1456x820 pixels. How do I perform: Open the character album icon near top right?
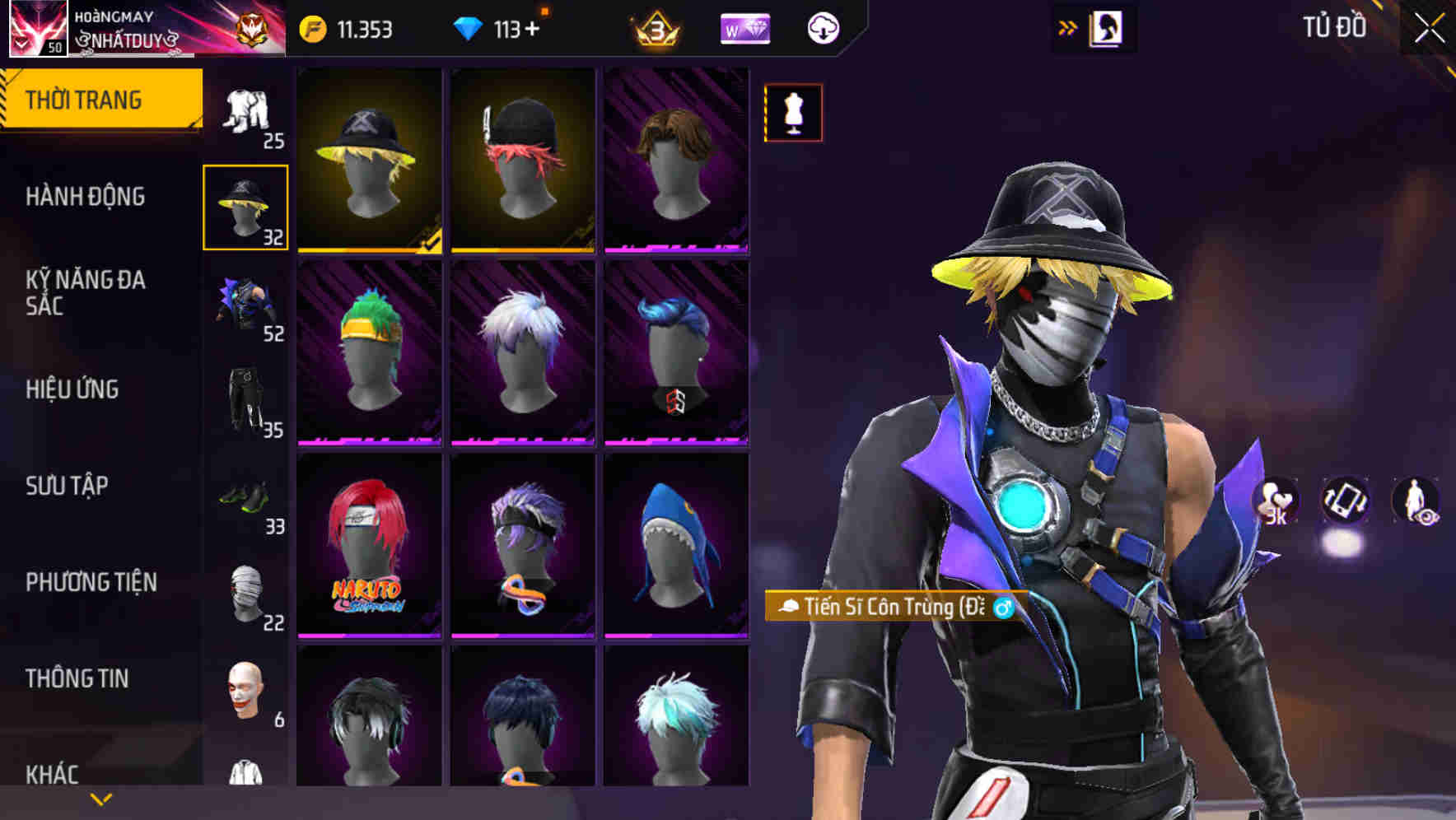[x=1108, y=27]
